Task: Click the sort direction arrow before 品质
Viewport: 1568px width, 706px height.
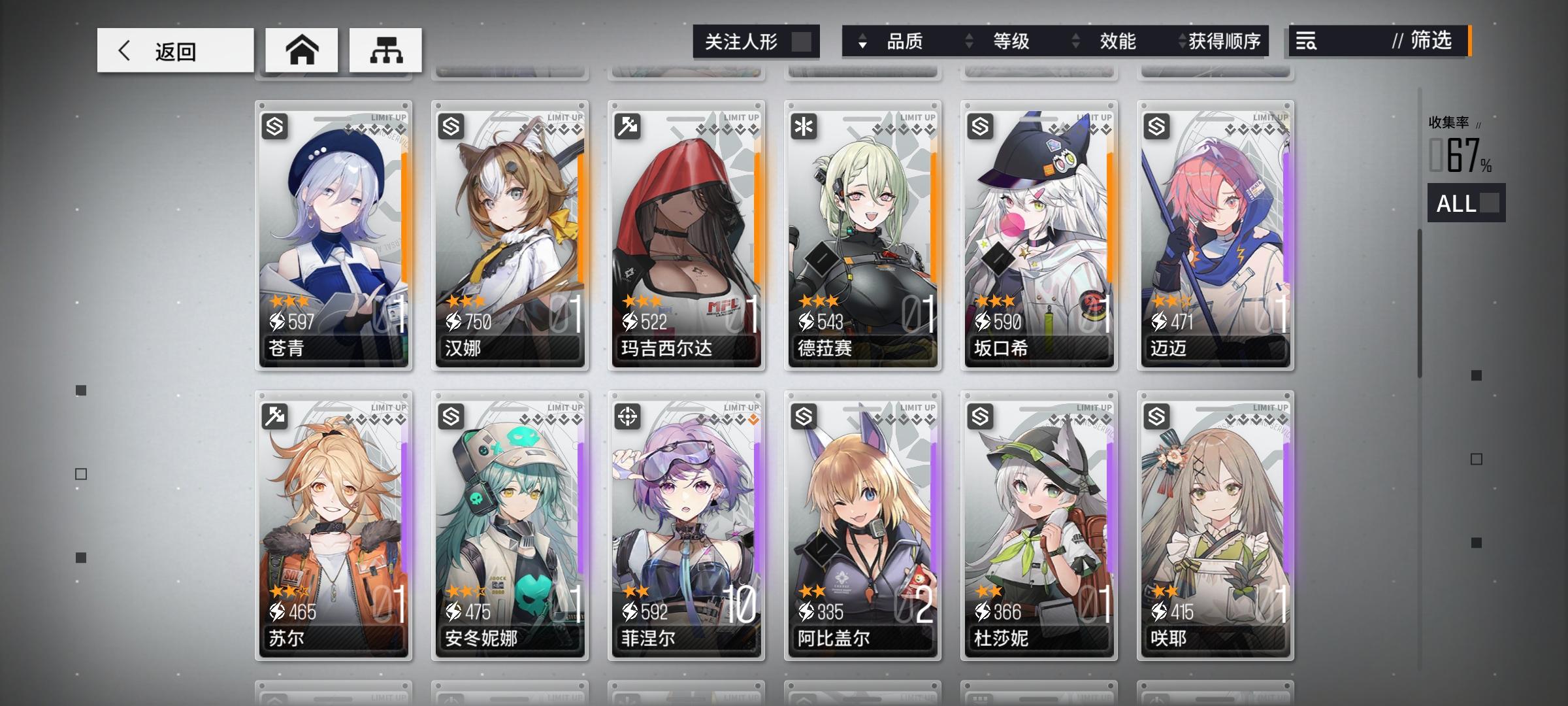Action: coord(864,42)
